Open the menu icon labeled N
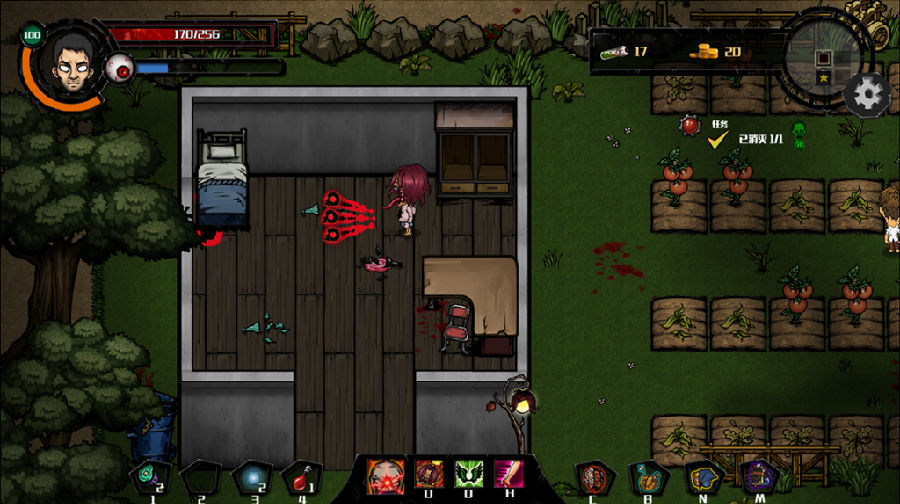 pos(703,477)
